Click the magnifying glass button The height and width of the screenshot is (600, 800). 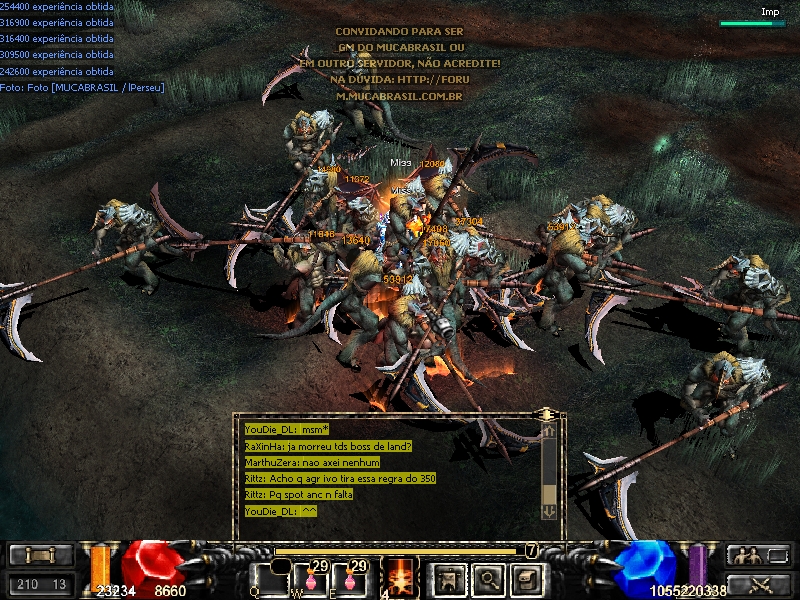488,578
